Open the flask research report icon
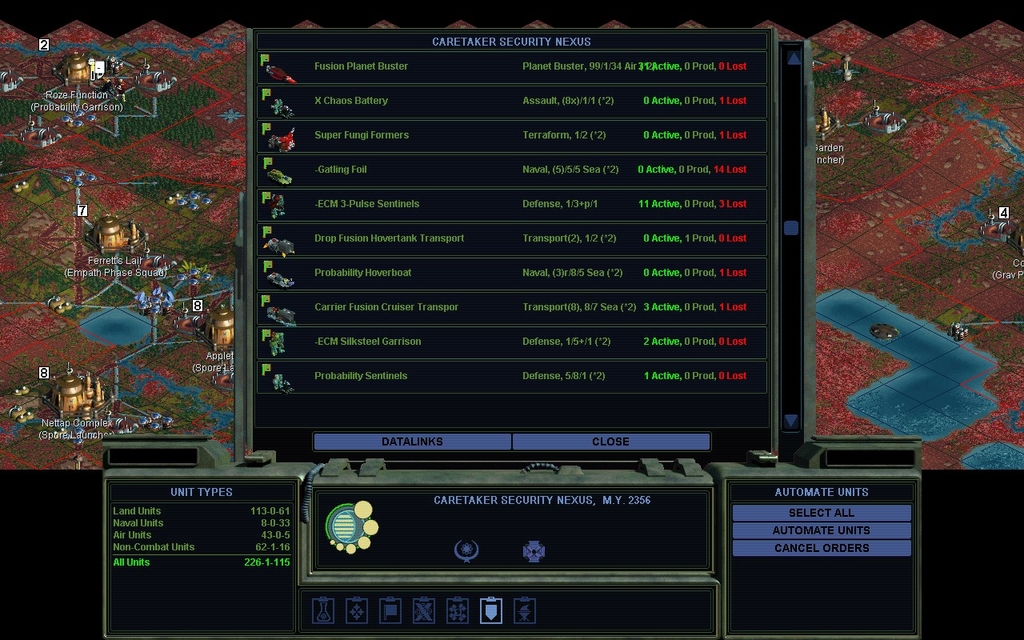Image resolution: width=1024 pixels, height=640 pixels. tap(323, 610)
